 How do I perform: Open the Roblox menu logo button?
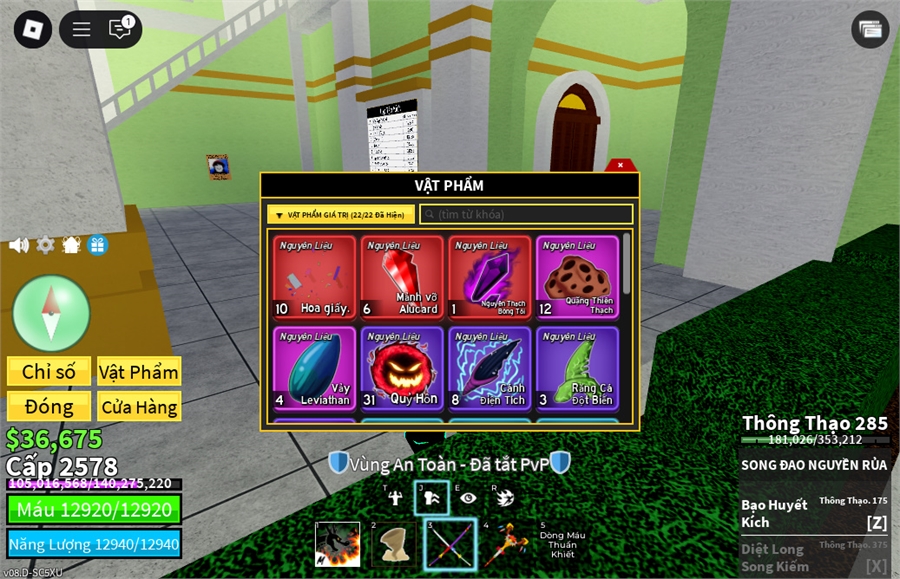pos(32,29)
